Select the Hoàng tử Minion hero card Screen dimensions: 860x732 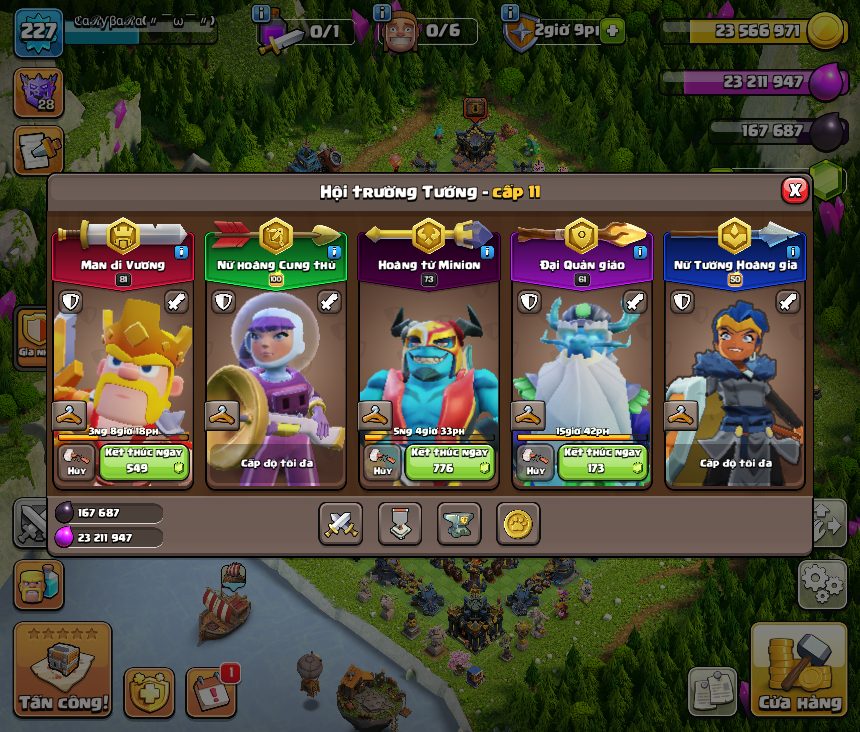point(428,360)
